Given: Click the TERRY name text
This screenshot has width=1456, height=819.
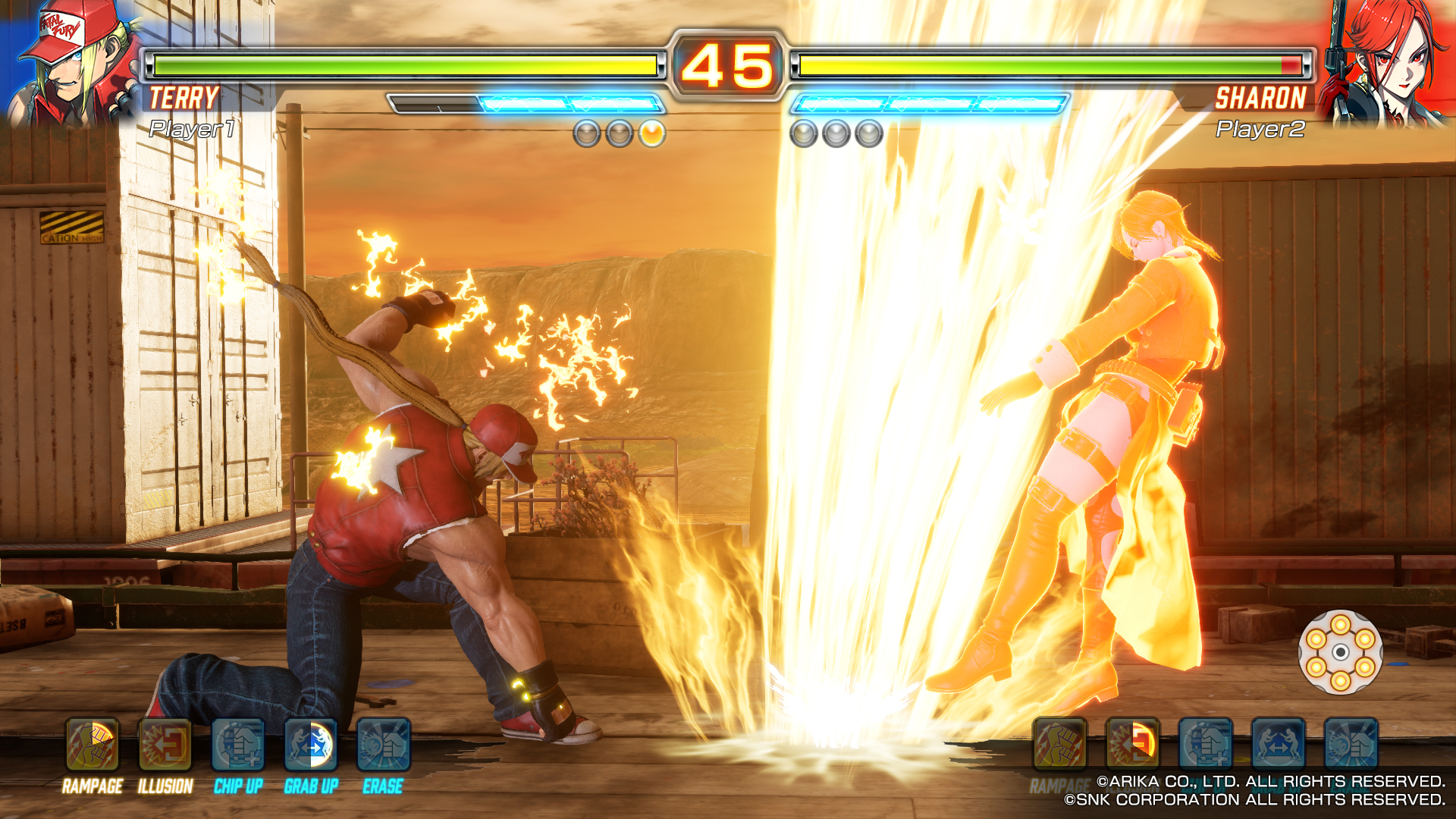Looking at the screenshot, I should [184, 97].
